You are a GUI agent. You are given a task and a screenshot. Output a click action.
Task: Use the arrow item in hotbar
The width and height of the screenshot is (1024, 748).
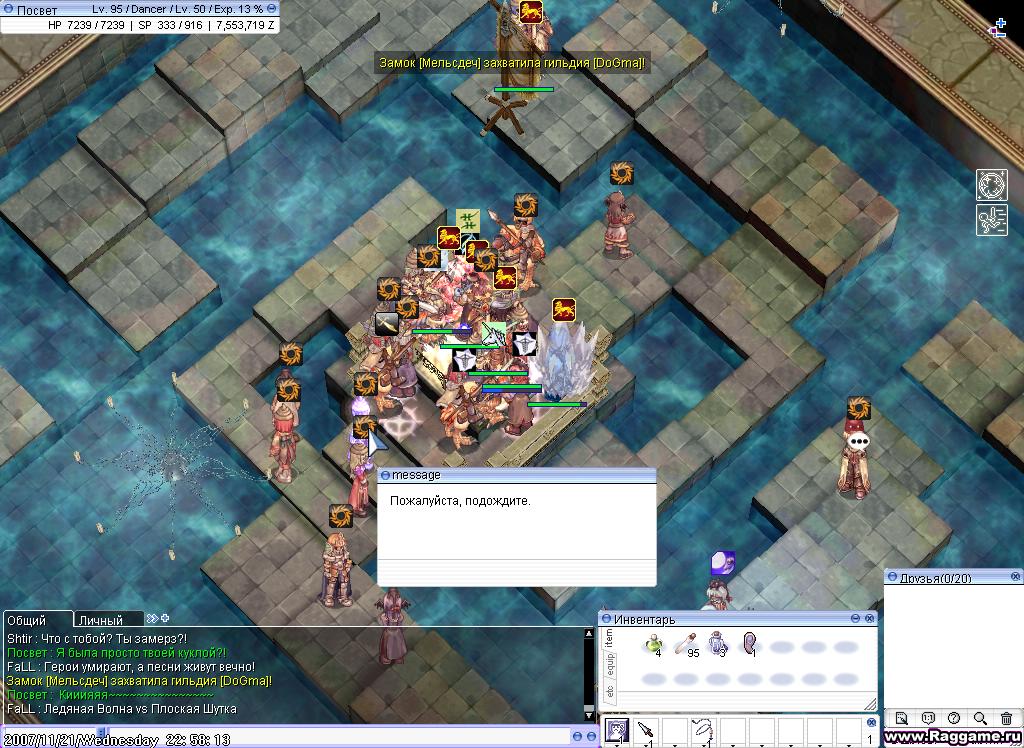pyautogui.click(x=646, y=731)
